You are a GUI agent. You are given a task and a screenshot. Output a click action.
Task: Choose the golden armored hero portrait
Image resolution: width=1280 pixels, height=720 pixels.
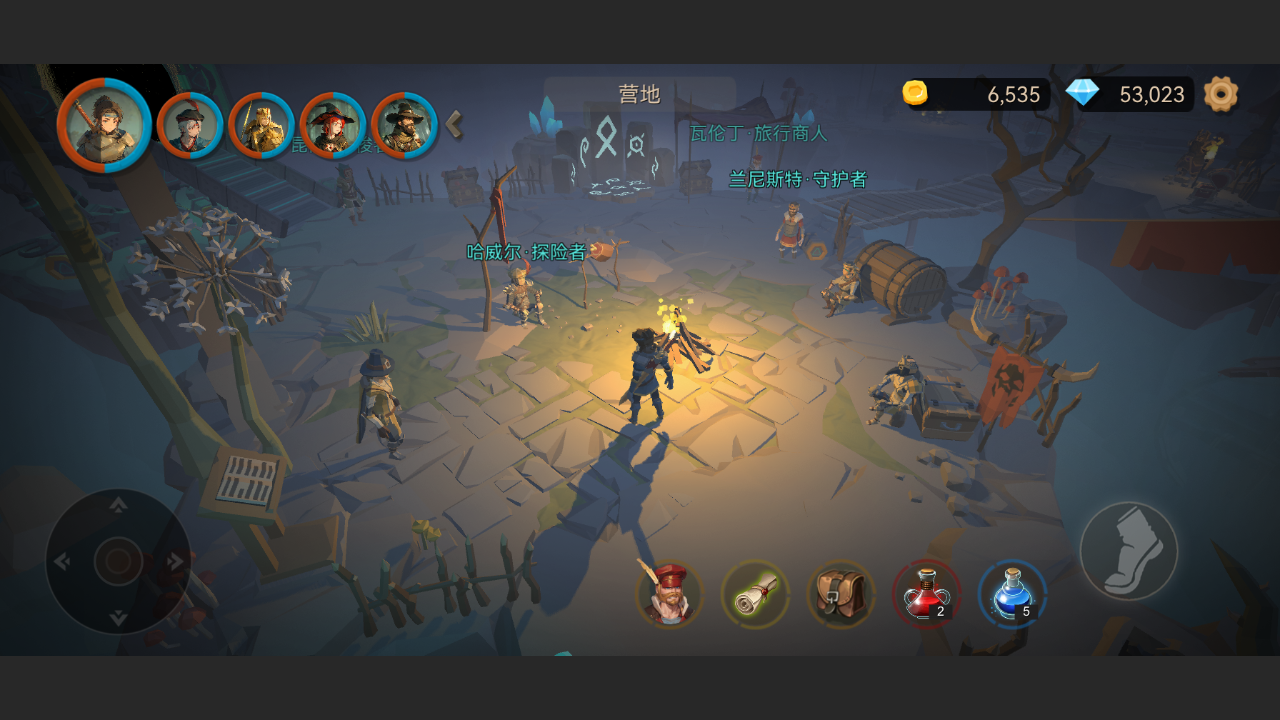click(x=261, y=126)
